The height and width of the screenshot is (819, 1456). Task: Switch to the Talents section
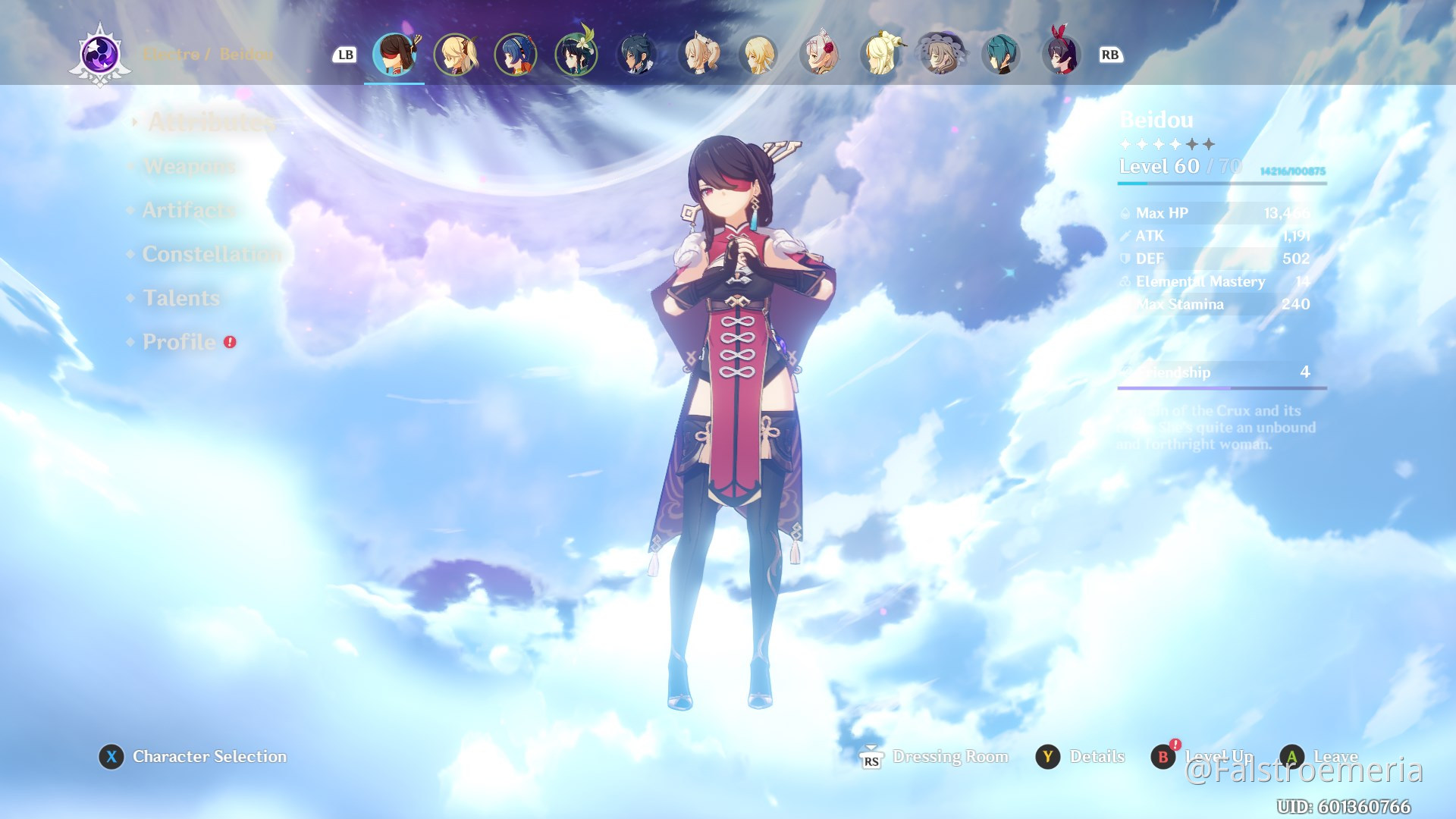(180, 298)
